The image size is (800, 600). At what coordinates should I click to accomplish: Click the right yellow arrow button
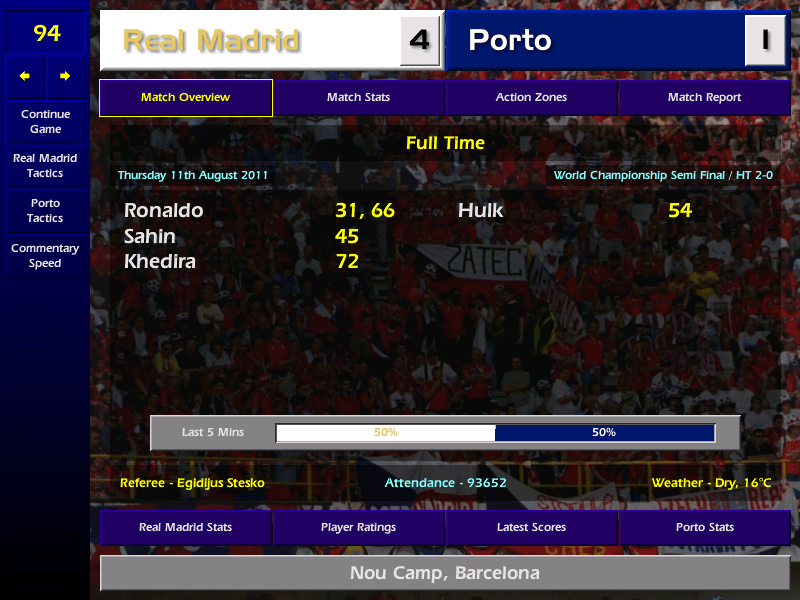[x=65, y=76]
